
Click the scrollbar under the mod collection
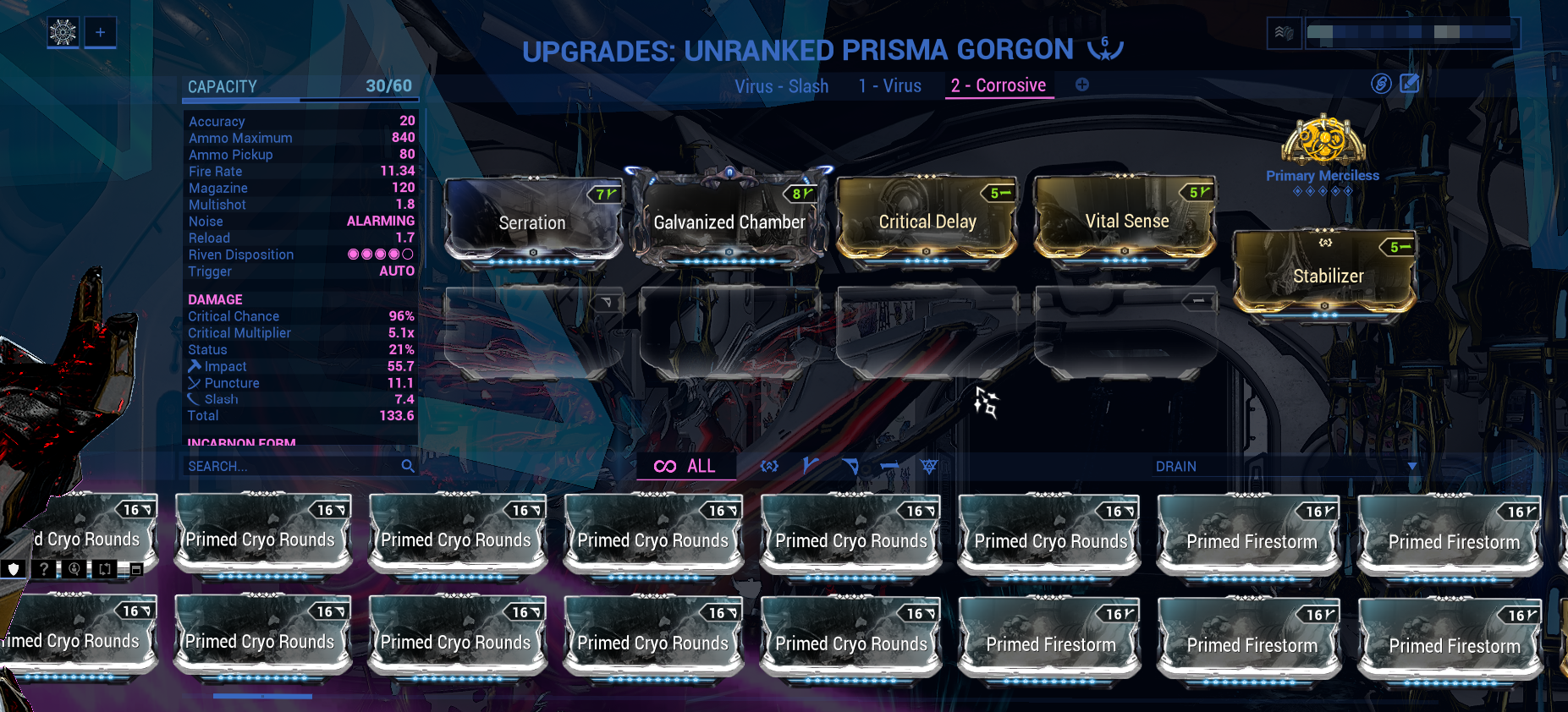pos(262,695)
